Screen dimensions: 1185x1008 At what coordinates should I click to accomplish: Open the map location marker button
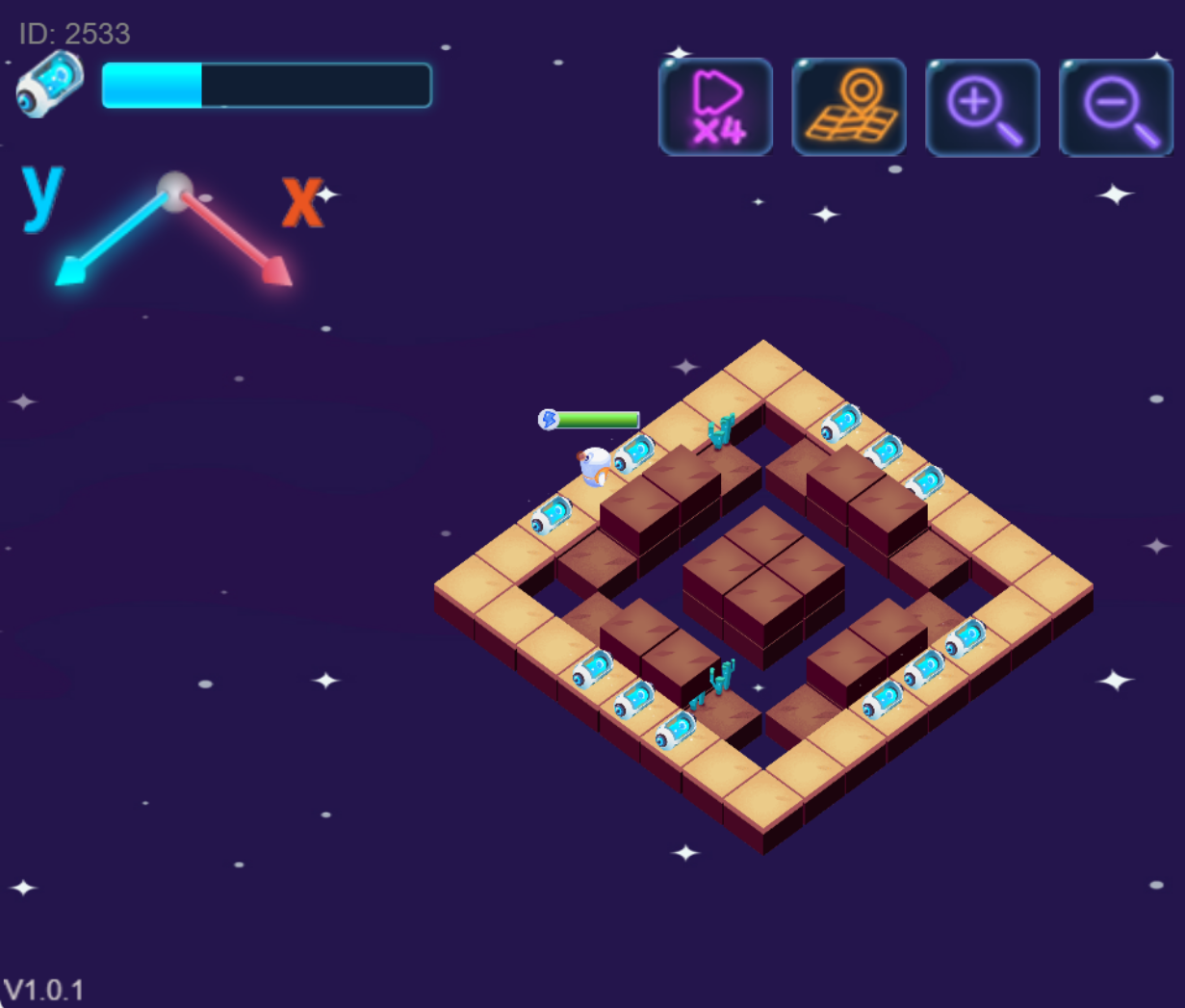(x=849, y=107)
